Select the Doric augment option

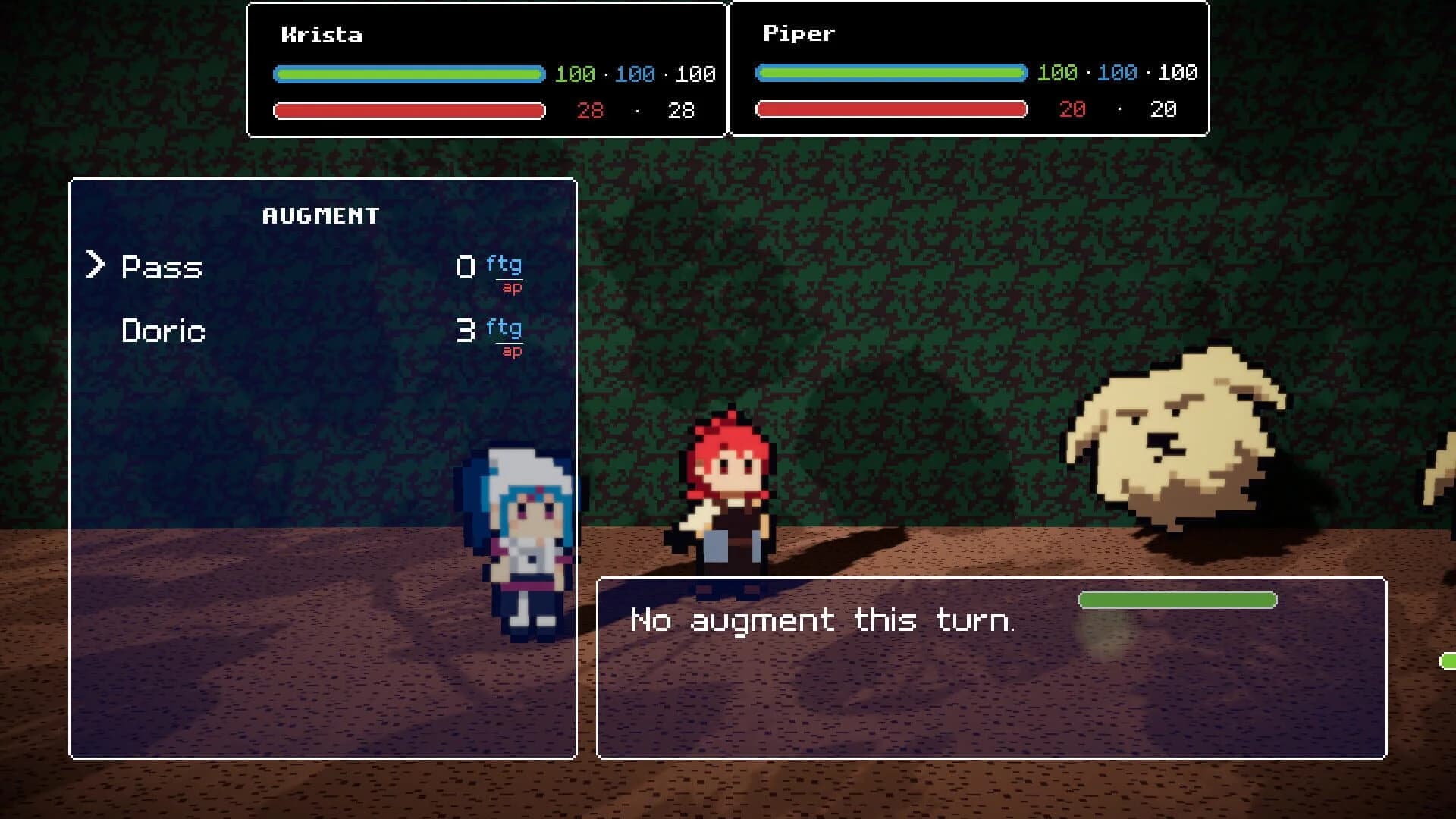coord(162,331)
